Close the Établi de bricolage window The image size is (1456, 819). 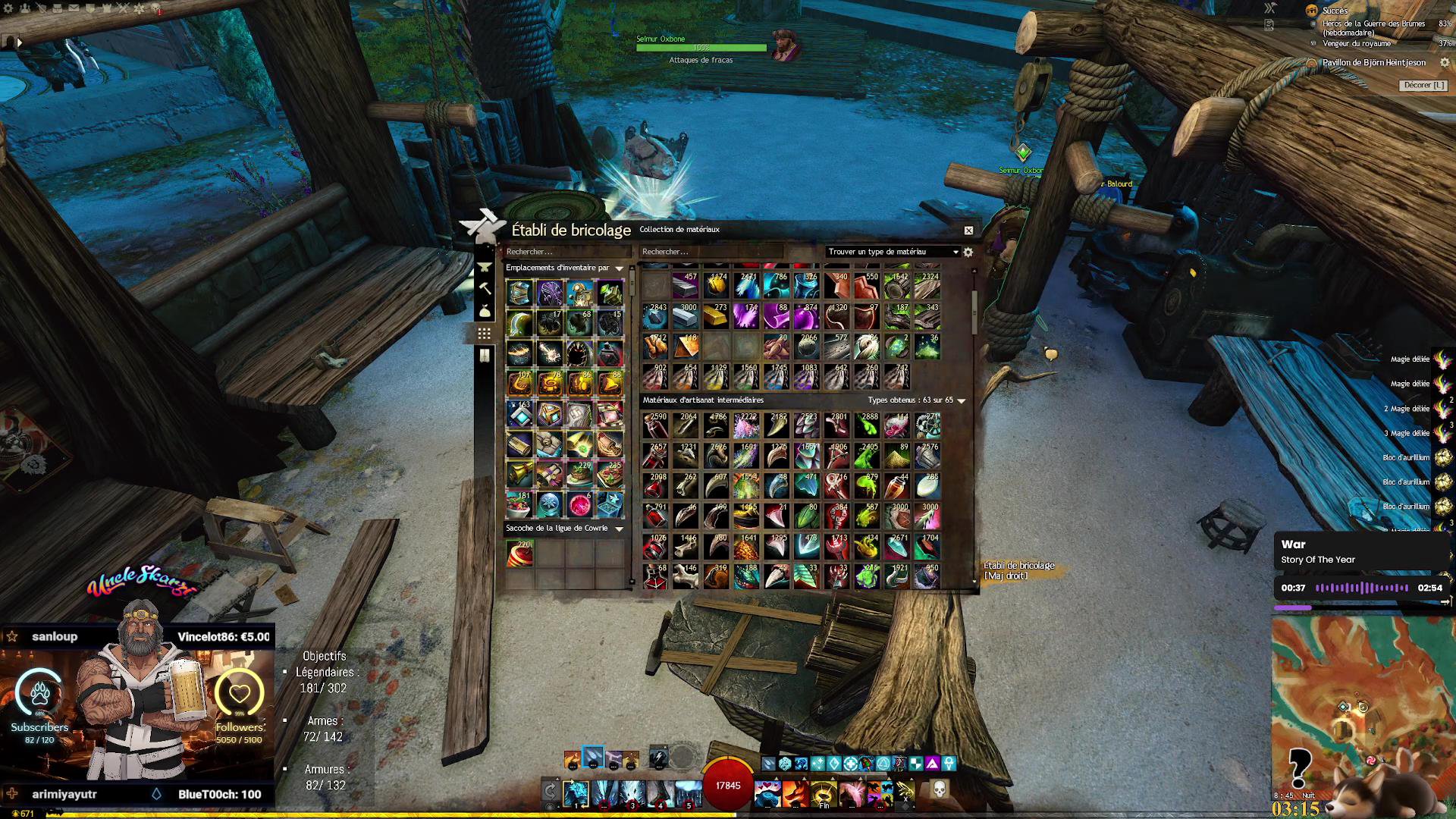(x=968, y=231)
